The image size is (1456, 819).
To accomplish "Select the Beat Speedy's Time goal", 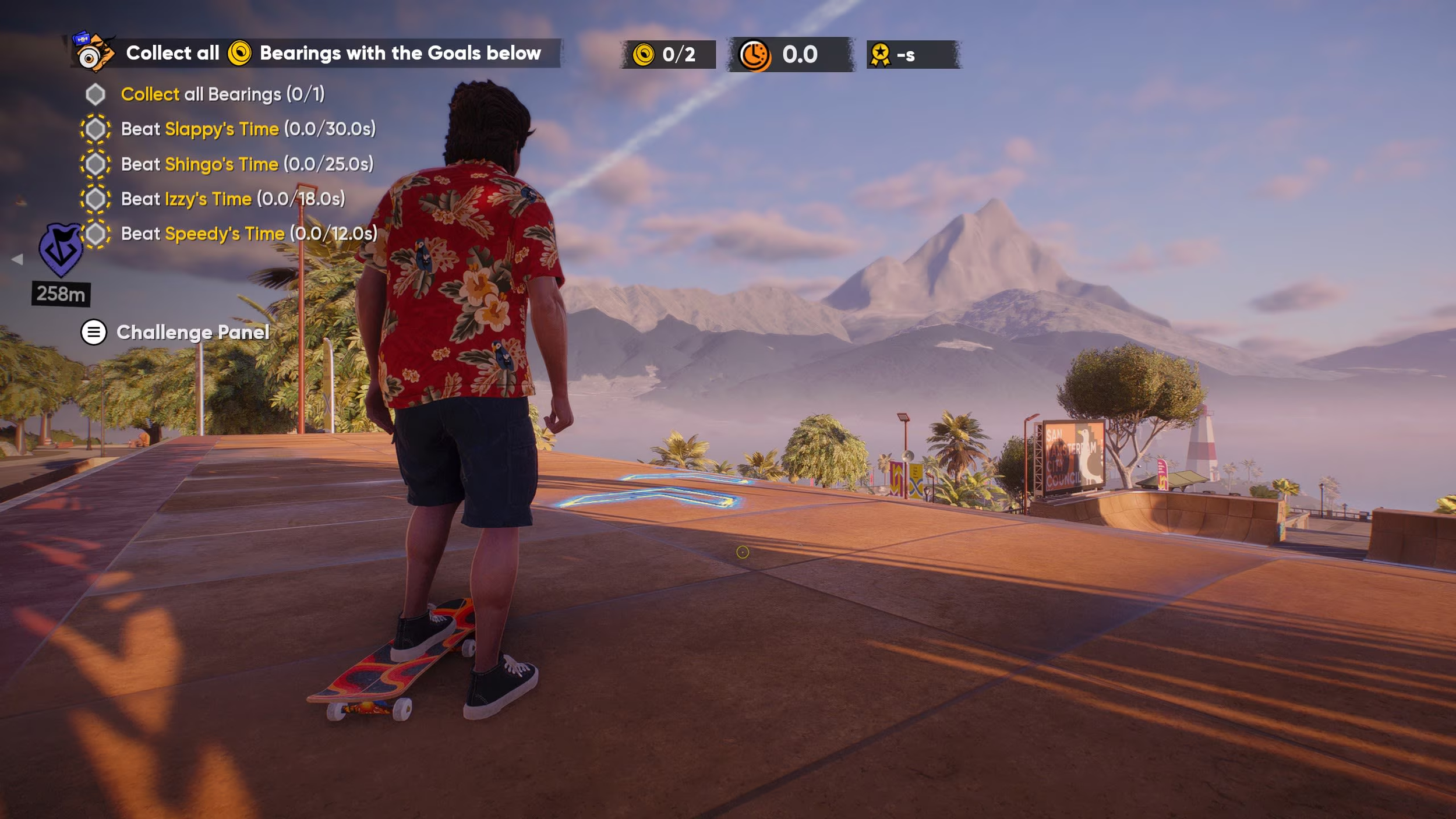I will [249, 234].
